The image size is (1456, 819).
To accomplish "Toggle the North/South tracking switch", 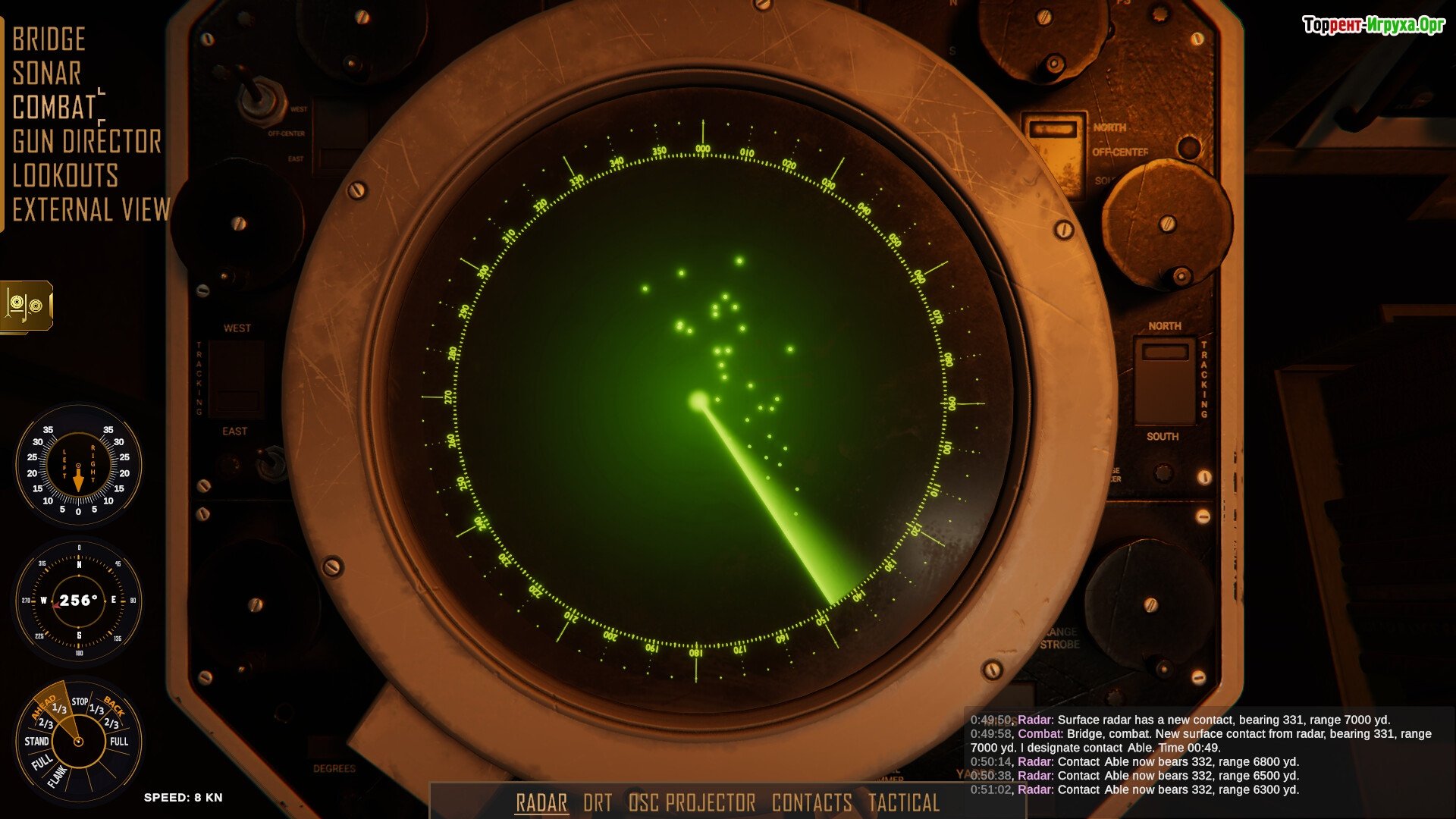I will click(1165, 381).
